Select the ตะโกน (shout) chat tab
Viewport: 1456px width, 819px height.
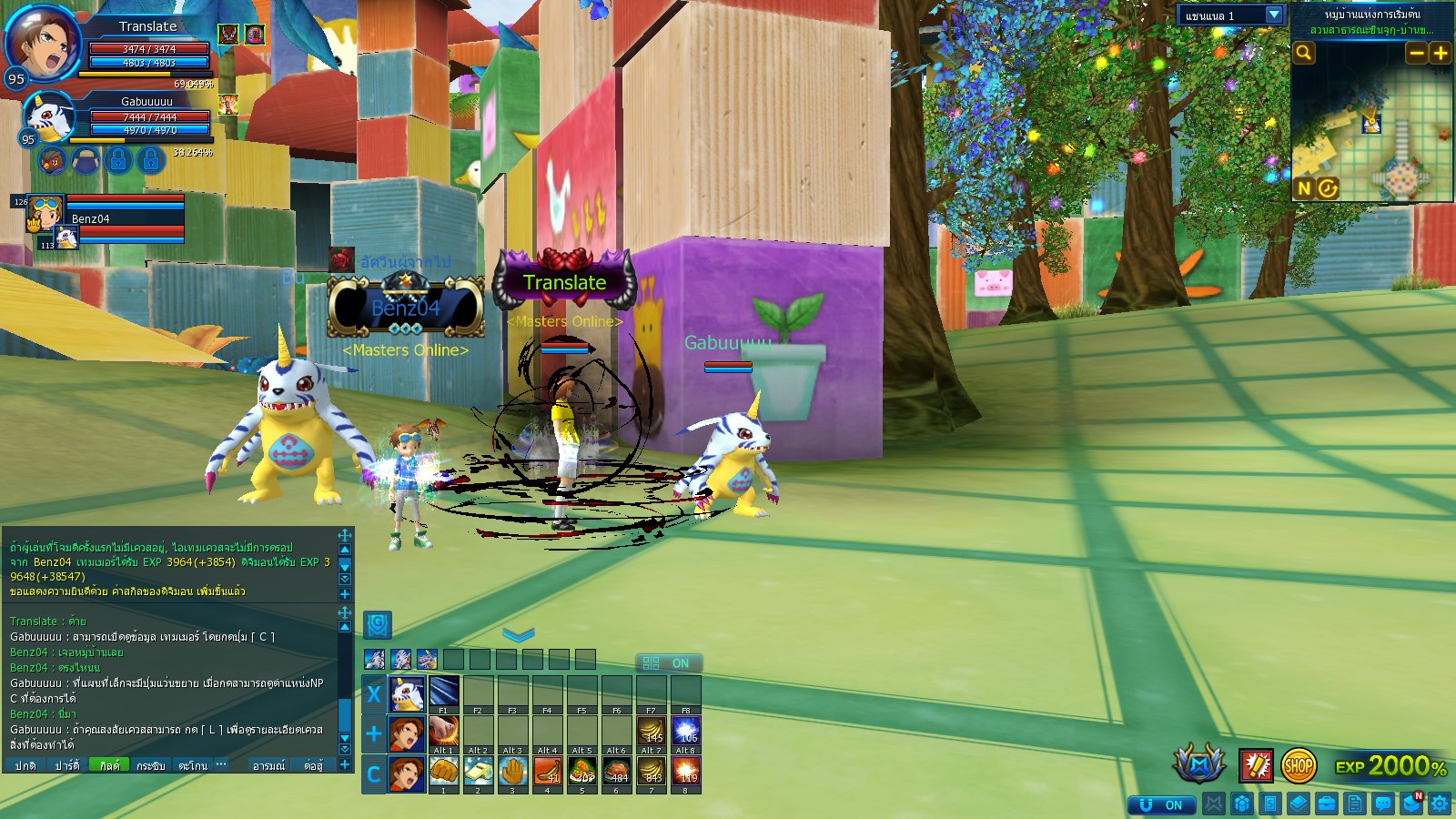click(193, 765)
